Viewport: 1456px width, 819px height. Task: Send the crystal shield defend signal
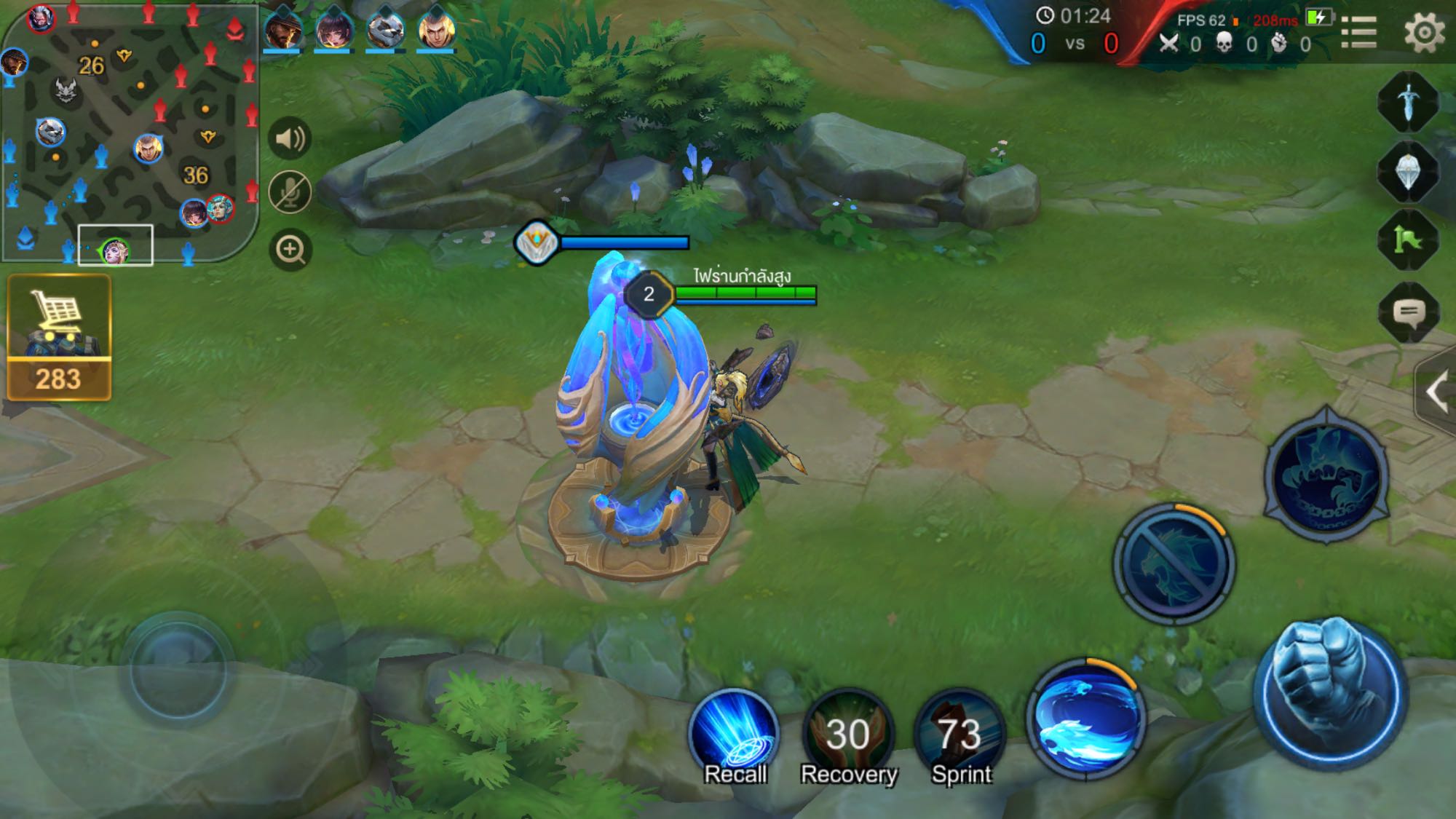click(x=1409, y=171)
